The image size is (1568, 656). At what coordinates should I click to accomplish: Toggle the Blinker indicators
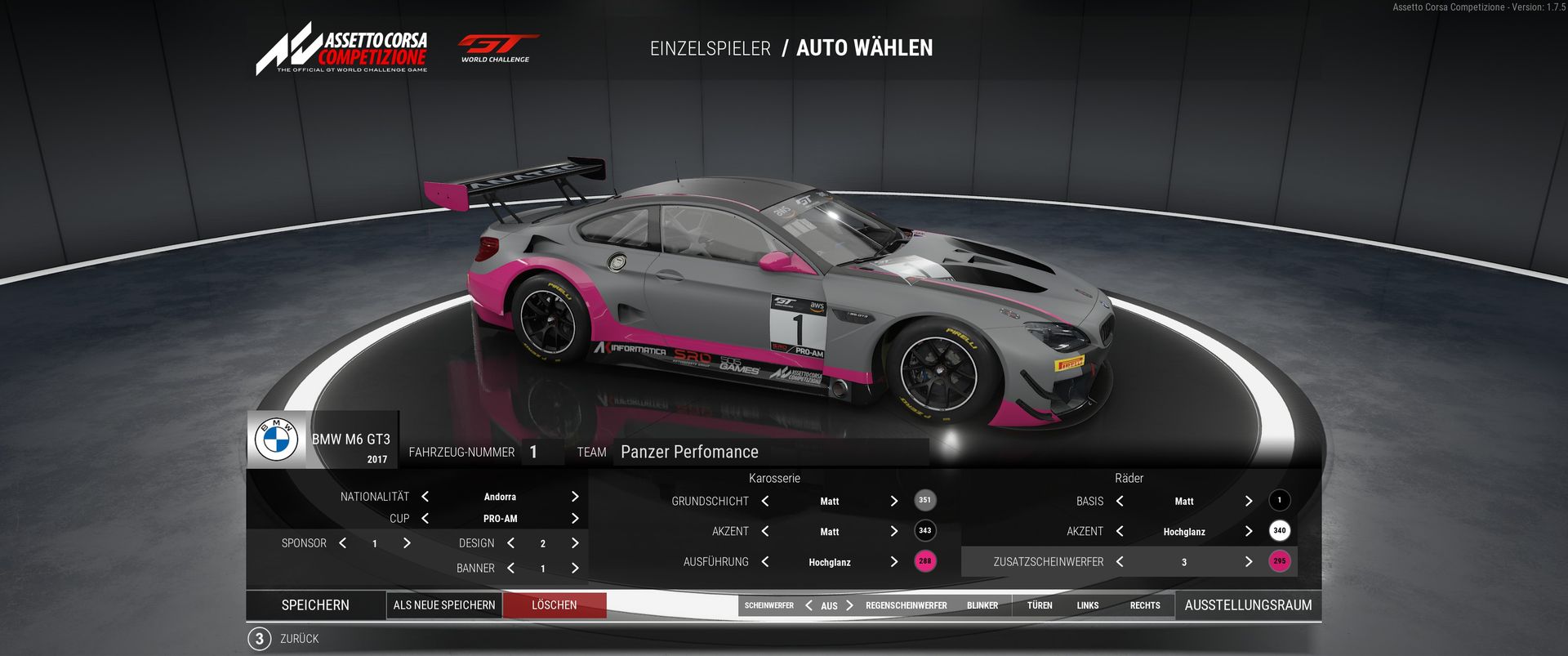pyautogui.click(x=982, y=606)
